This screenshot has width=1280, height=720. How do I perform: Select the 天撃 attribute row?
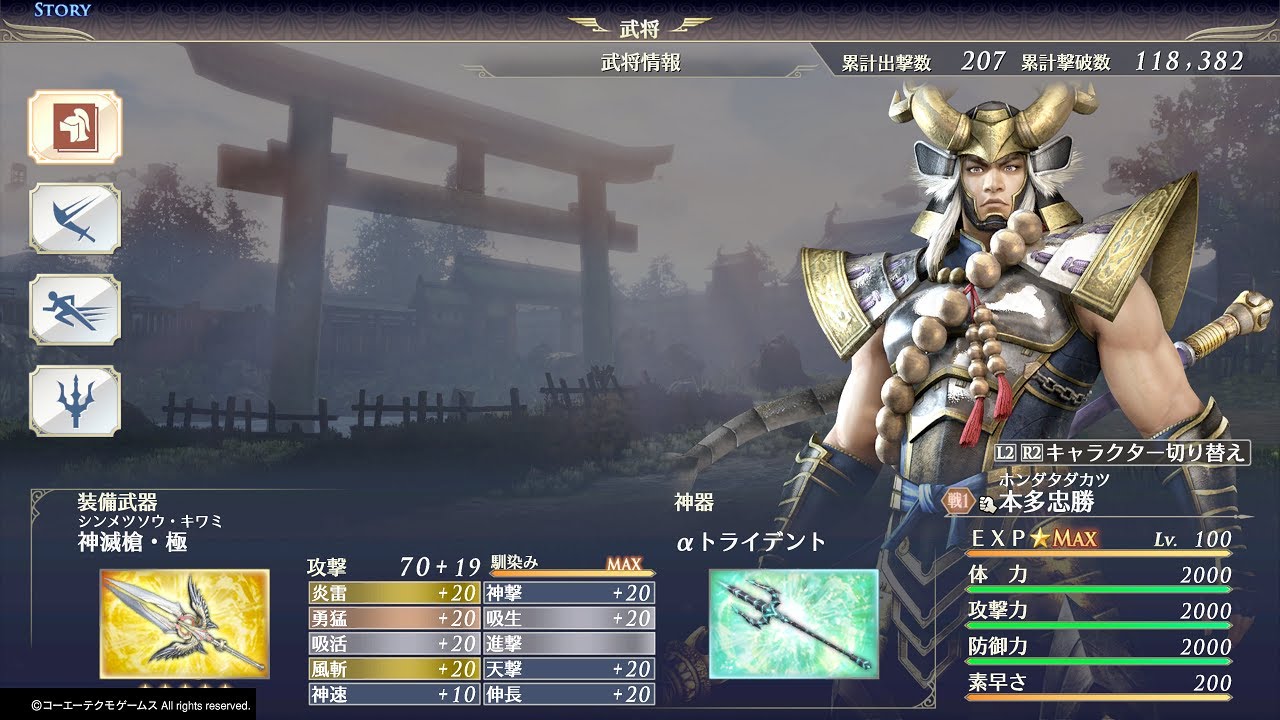coord(569,669)
